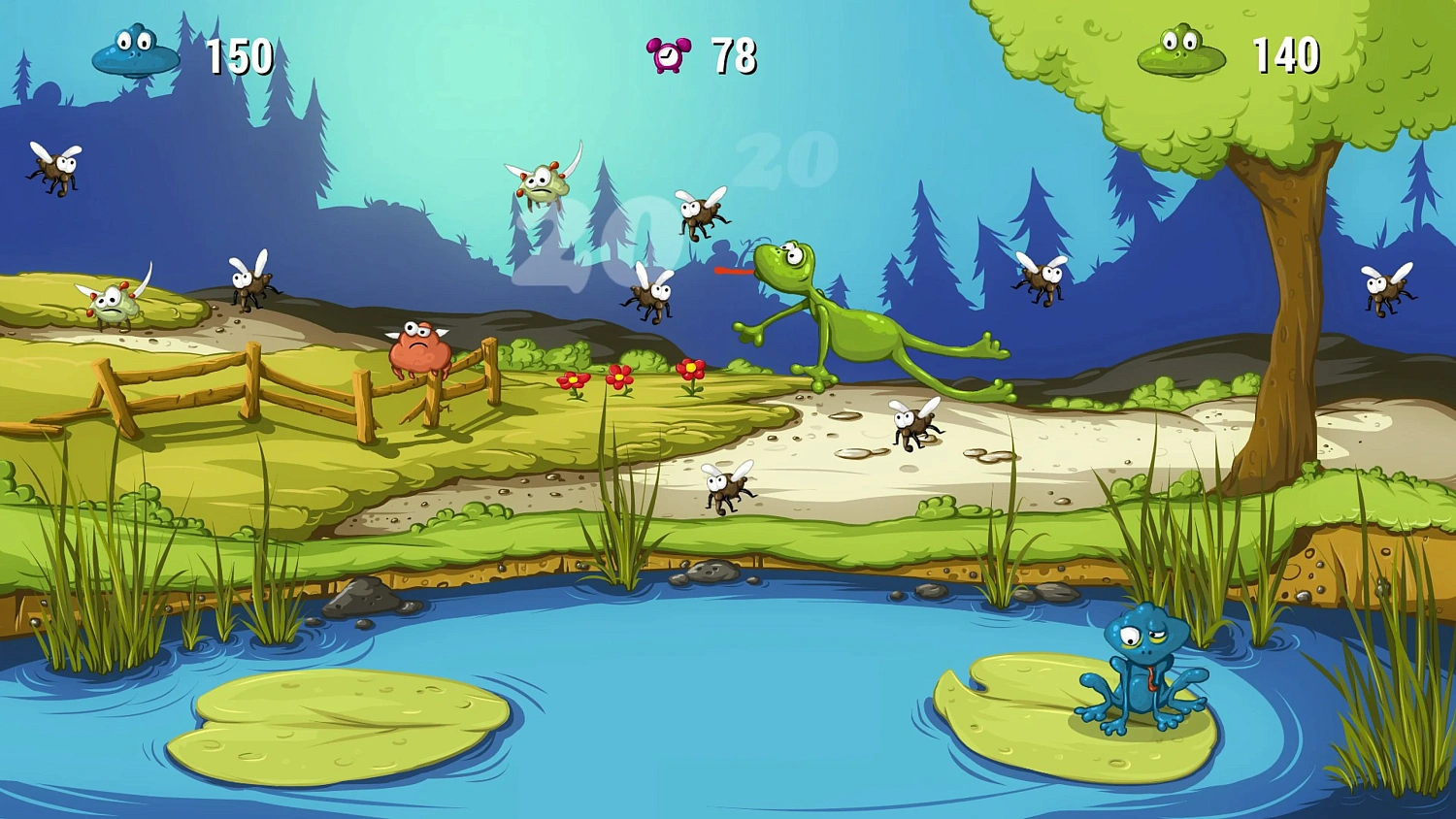
Task: Click the horned fly at the top center
Action: point(546,180)
